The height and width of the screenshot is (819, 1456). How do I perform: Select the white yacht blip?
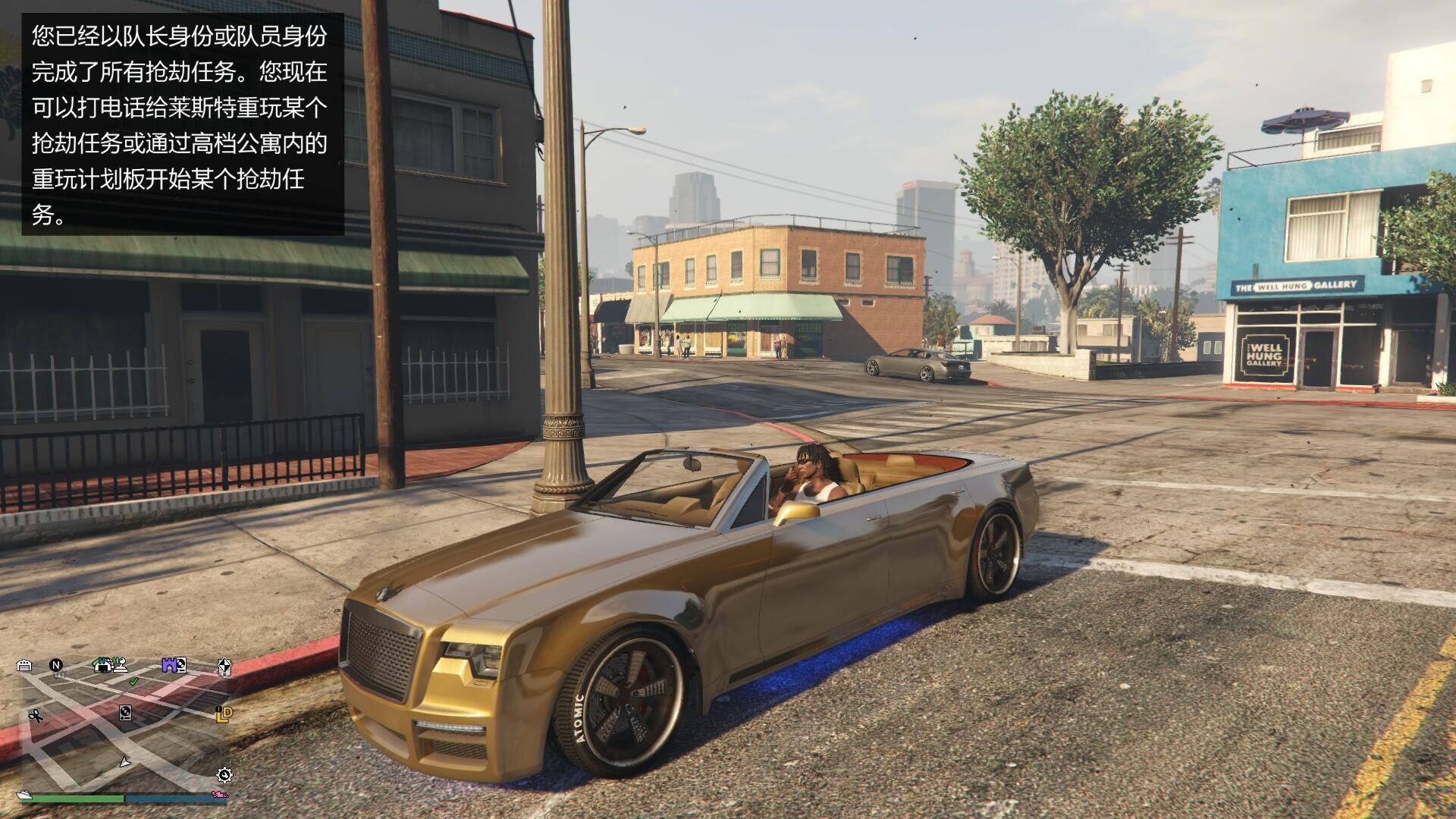(x=25, y=795)
